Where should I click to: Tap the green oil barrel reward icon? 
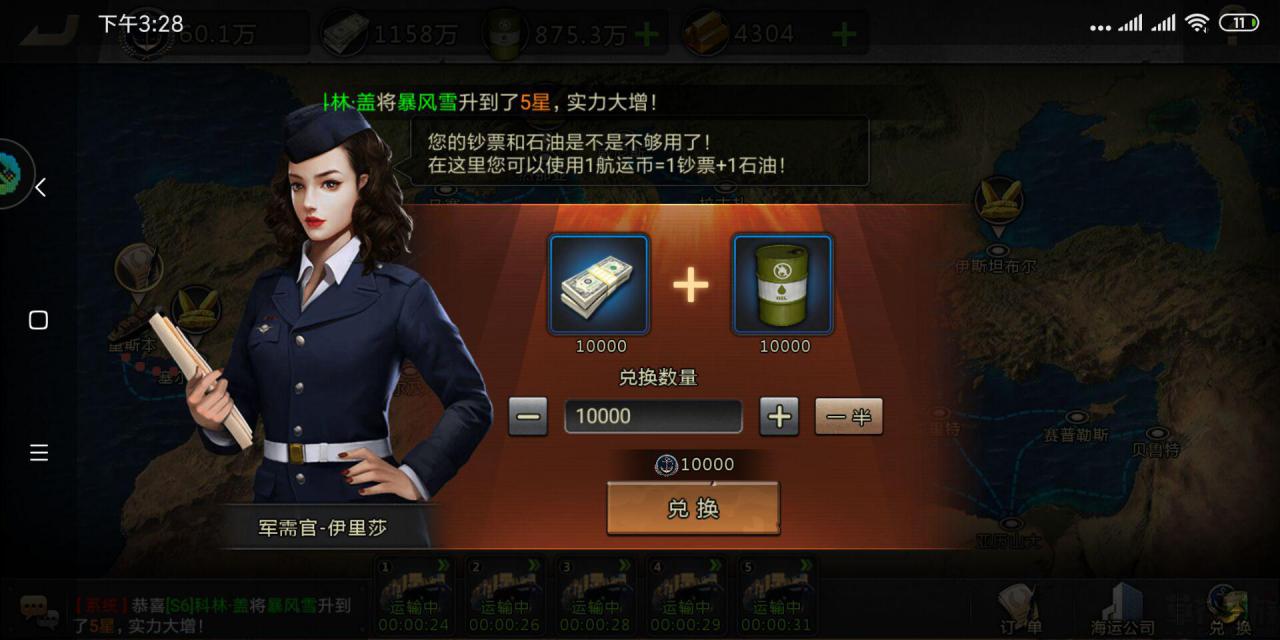[x=783, y=284]
